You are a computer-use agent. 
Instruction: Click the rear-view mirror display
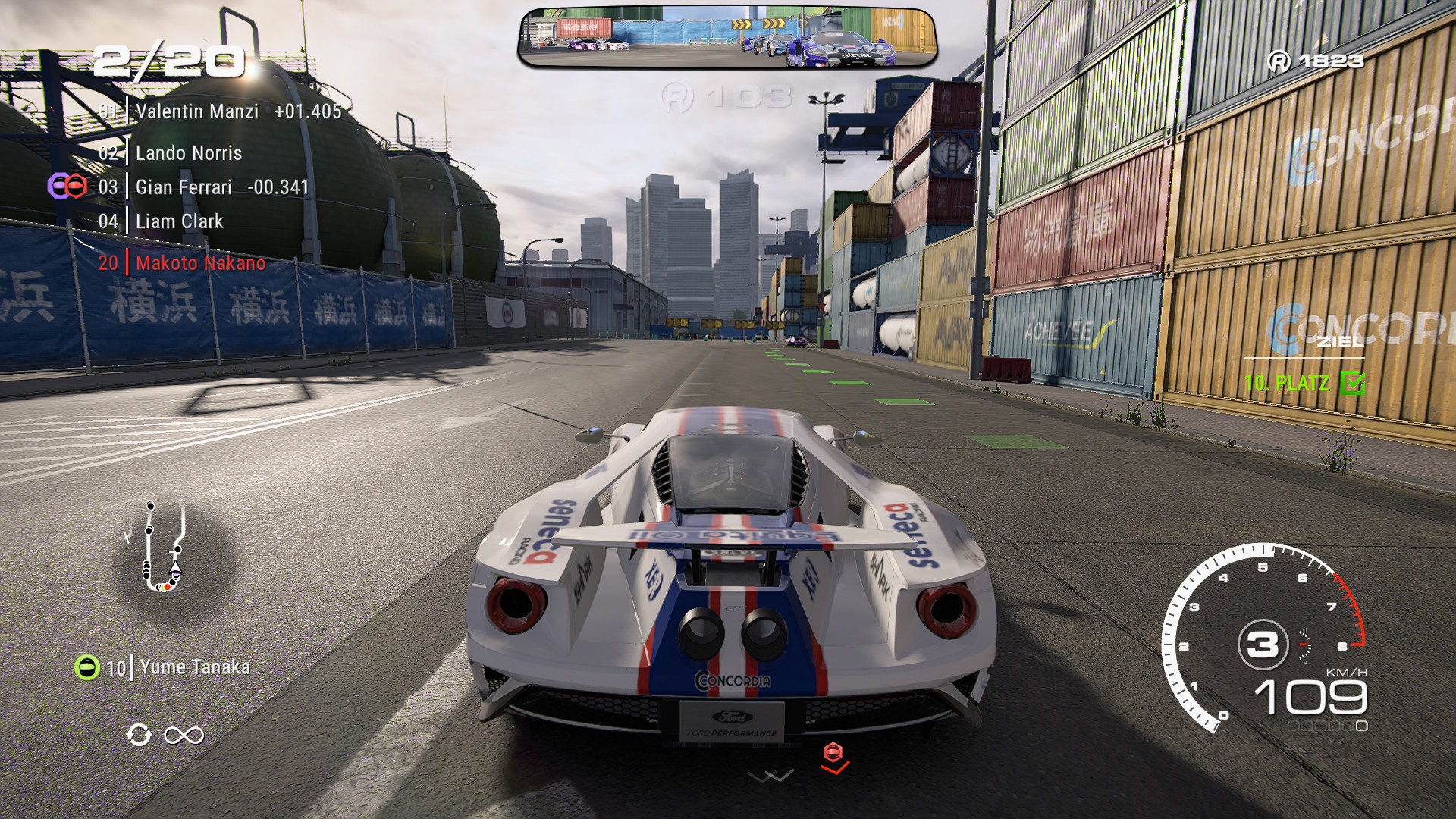click(x=727, y=38)
